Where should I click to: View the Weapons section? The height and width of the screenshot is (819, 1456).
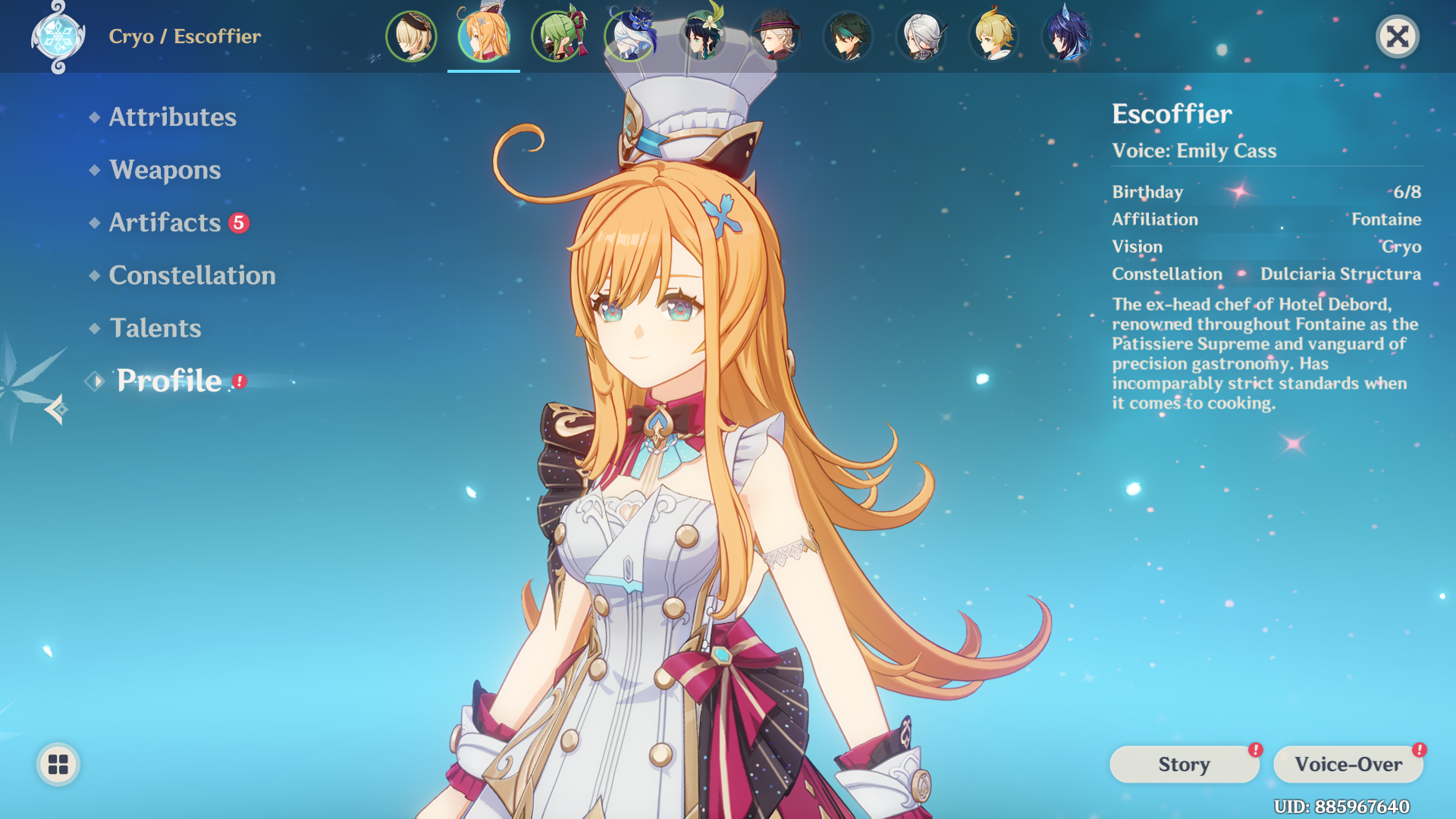pyautogui.click(x=164, y=170)
